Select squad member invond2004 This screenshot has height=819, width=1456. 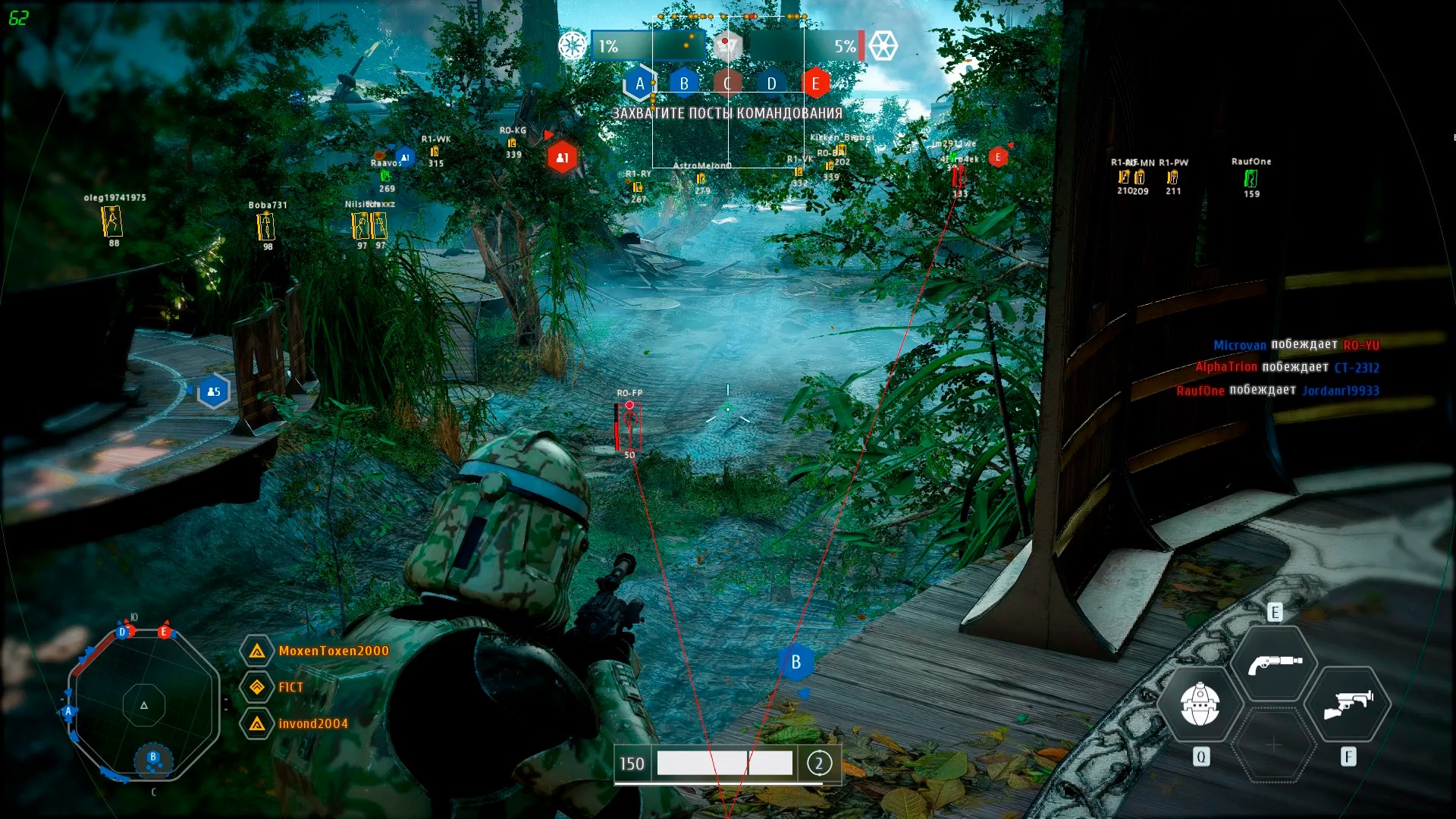click(312, 723)
